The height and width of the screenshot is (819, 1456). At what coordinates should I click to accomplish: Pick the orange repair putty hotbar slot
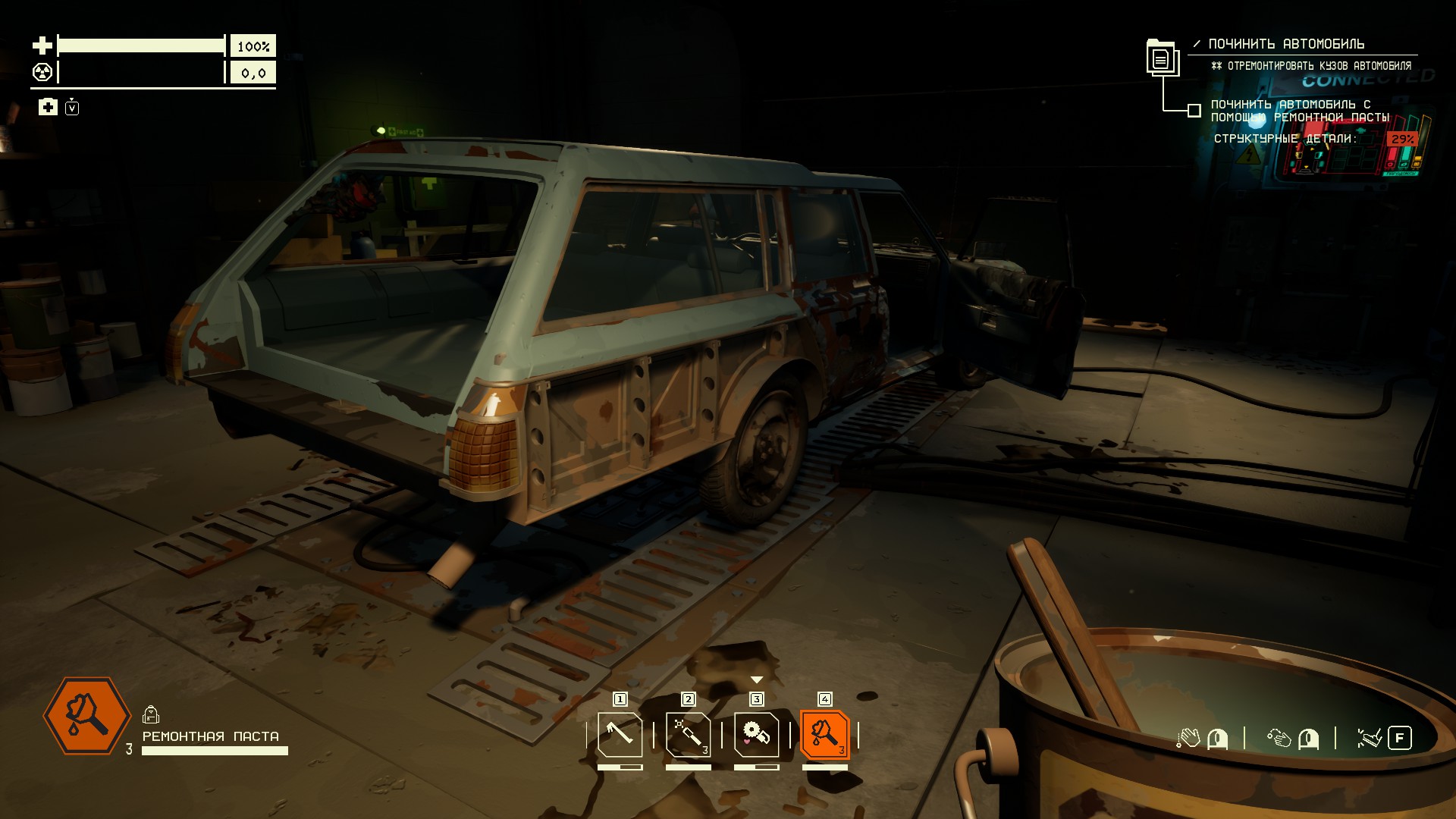pyautogui.click(x=824, y=734)
